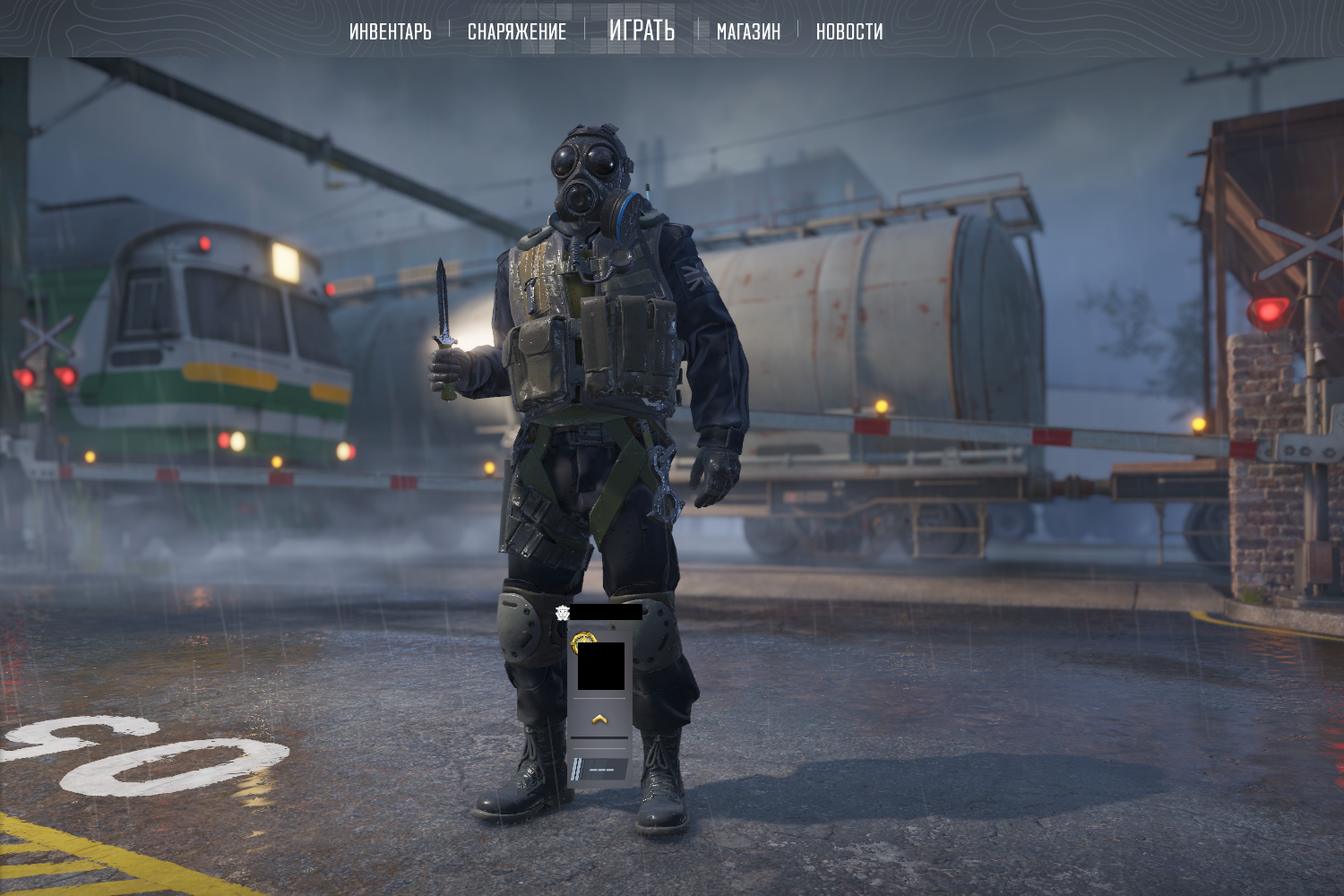Click the gold chevron rank icon
Viewport: 1344px width, 896px height.
[599, 719]
